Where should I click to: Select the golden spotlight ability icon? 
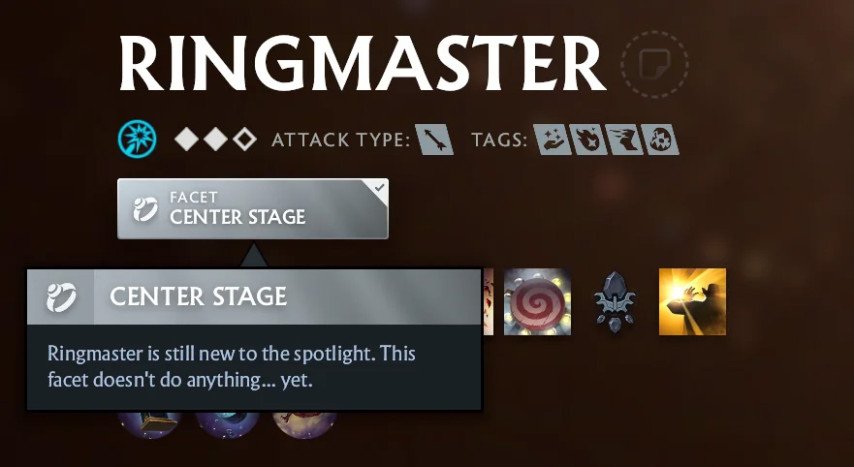[692, 301]
